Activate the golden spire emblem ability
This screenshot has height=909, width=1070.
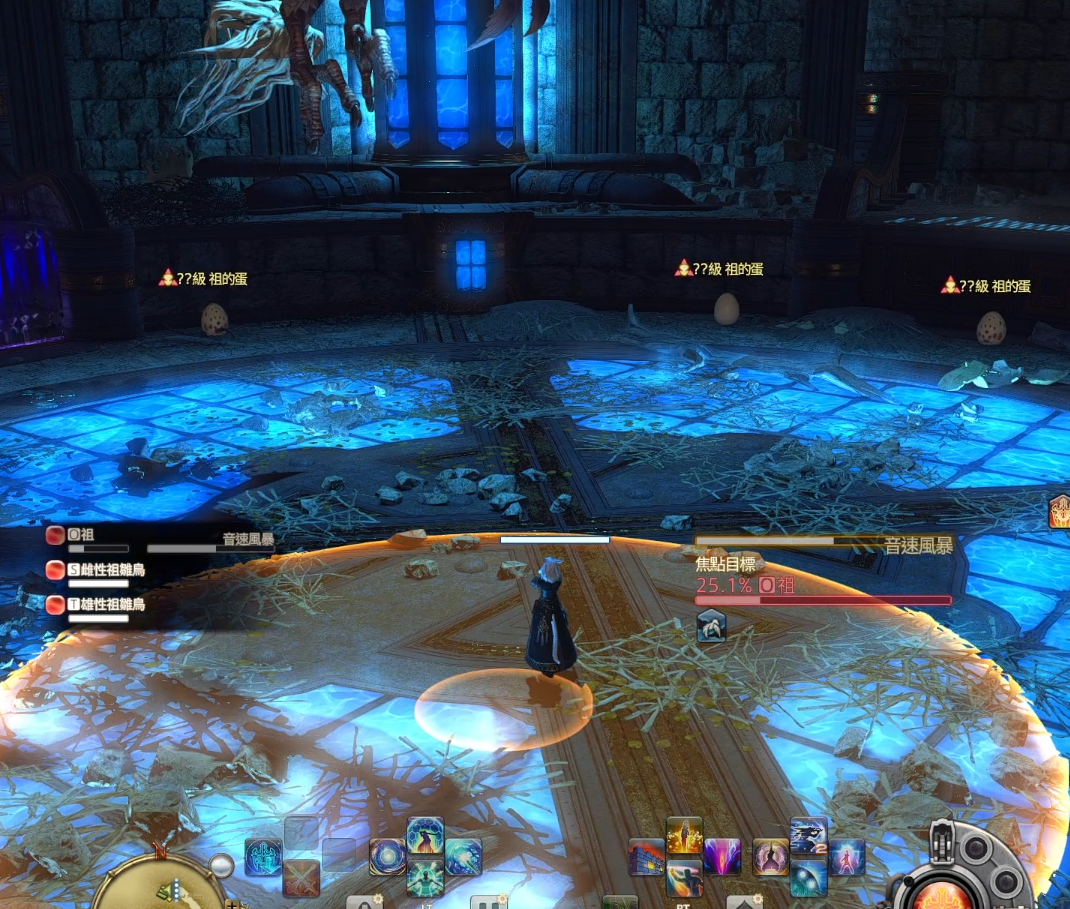pos(770,857)
